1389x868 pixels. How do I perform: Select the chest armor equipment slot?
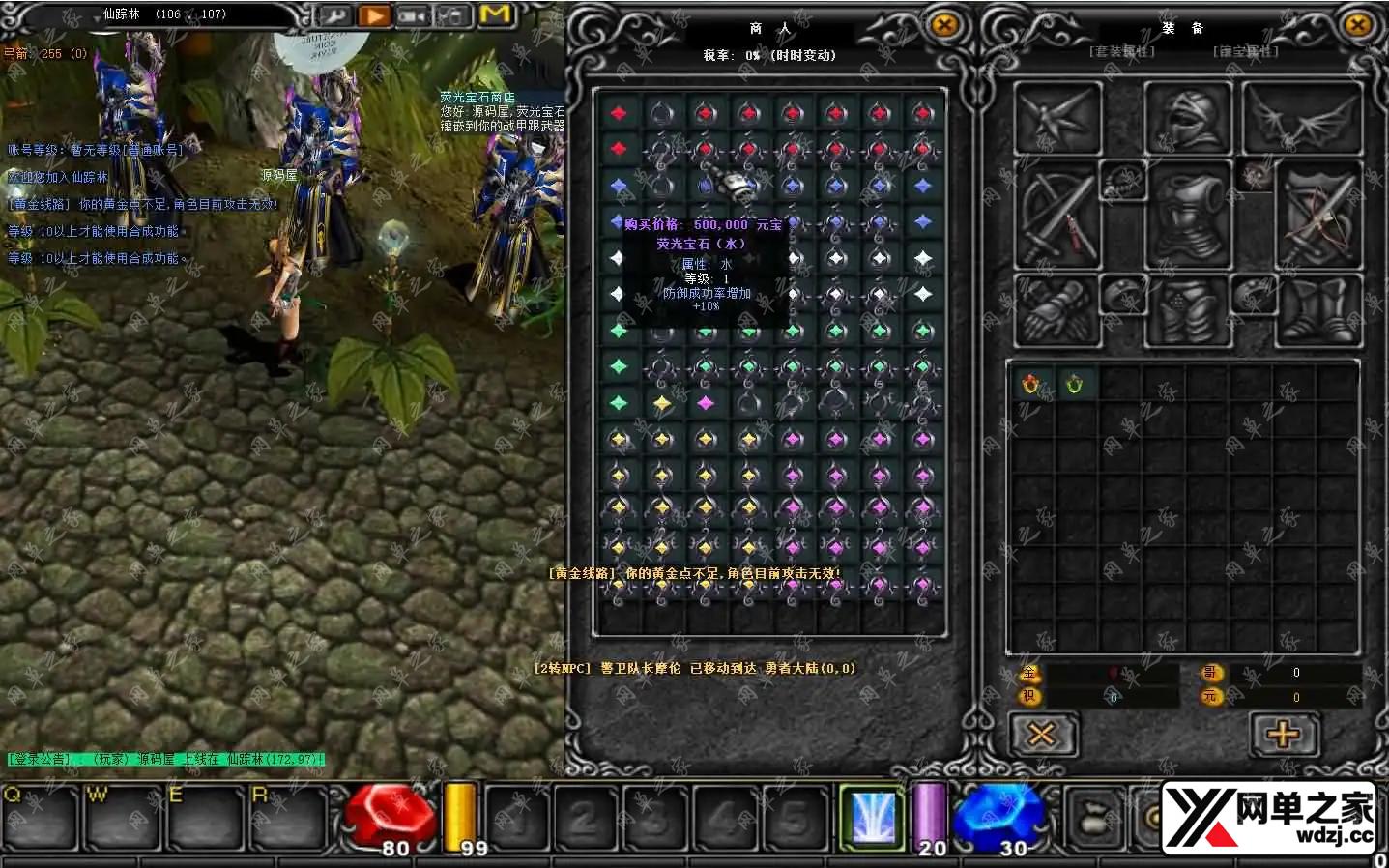pos(1187,215)
